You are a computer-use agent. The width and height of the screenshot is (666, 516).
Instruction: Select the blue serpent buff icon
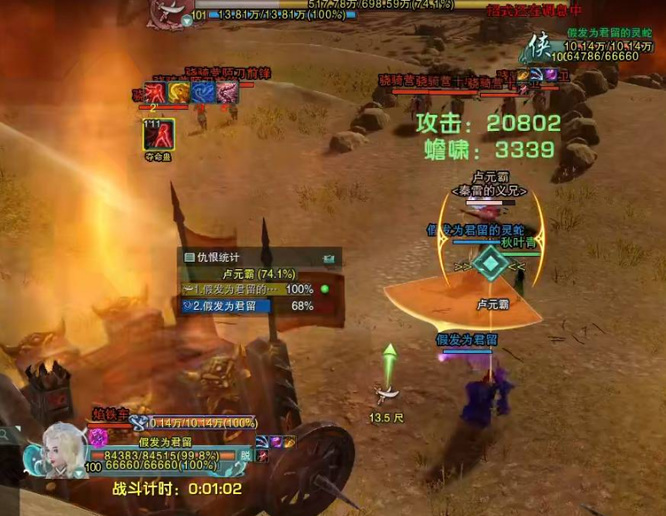(x=203, y=93)
